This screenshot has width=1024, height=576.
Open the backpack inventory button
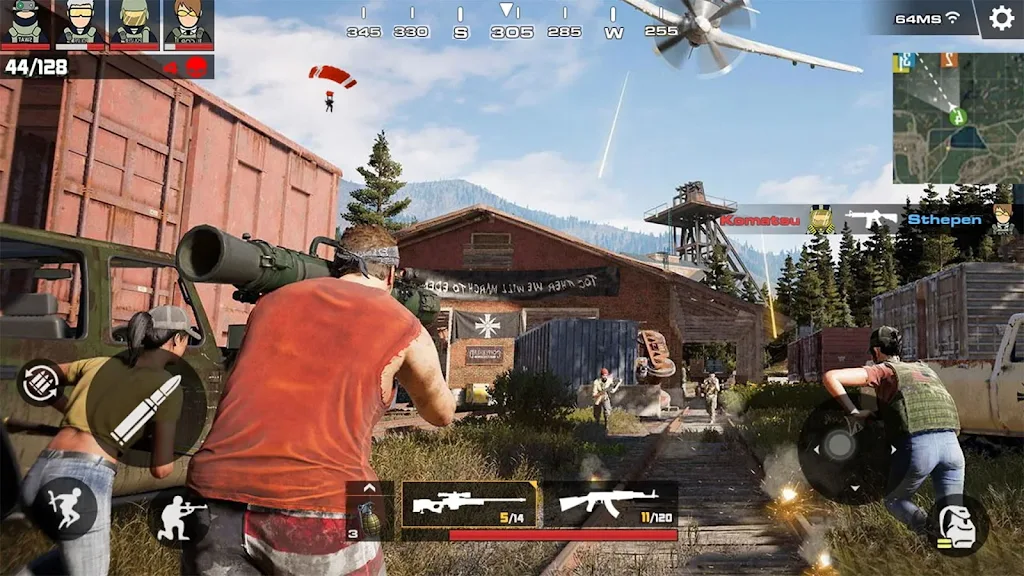(957, 526)
